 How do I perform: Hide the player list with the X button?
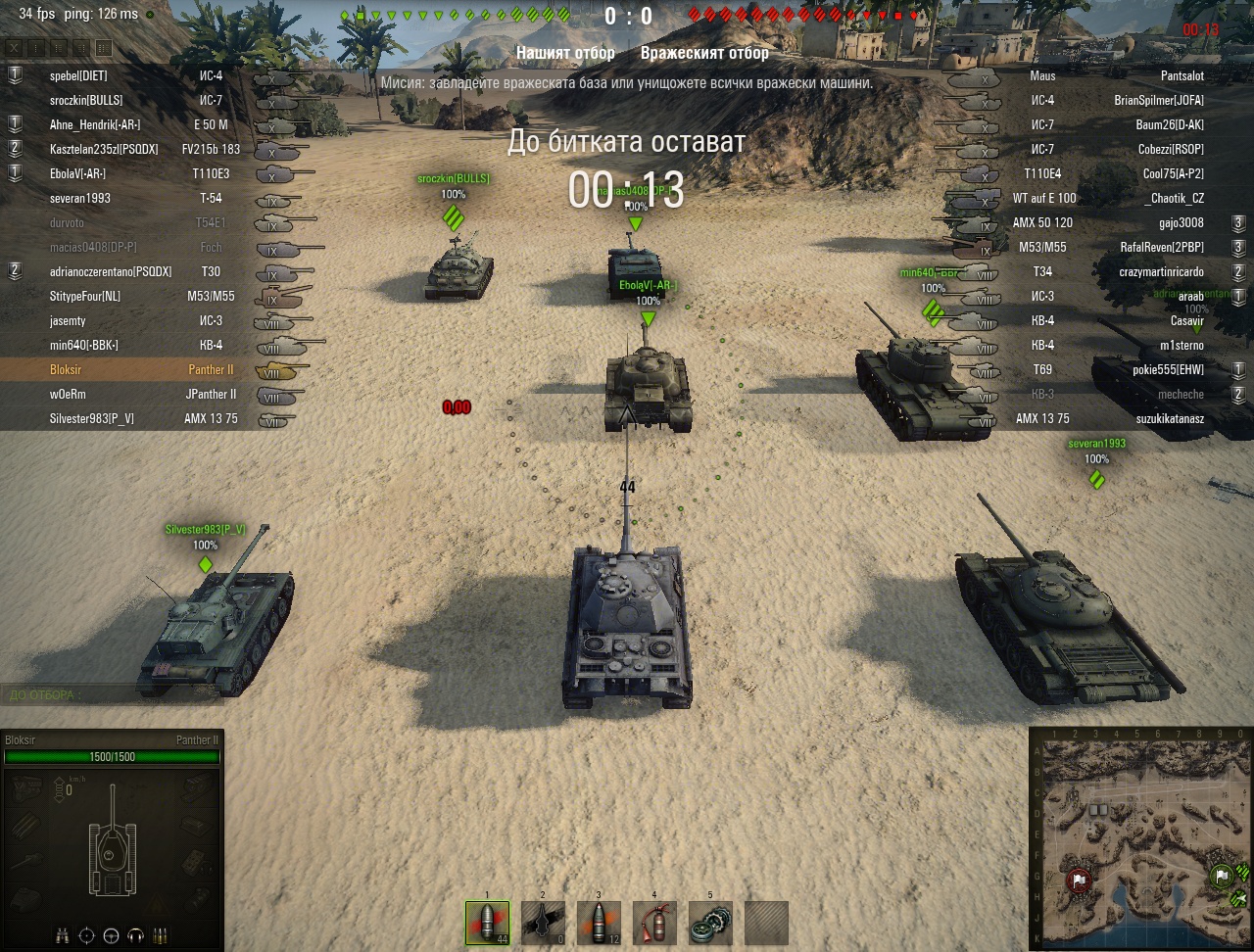point(14,48)
